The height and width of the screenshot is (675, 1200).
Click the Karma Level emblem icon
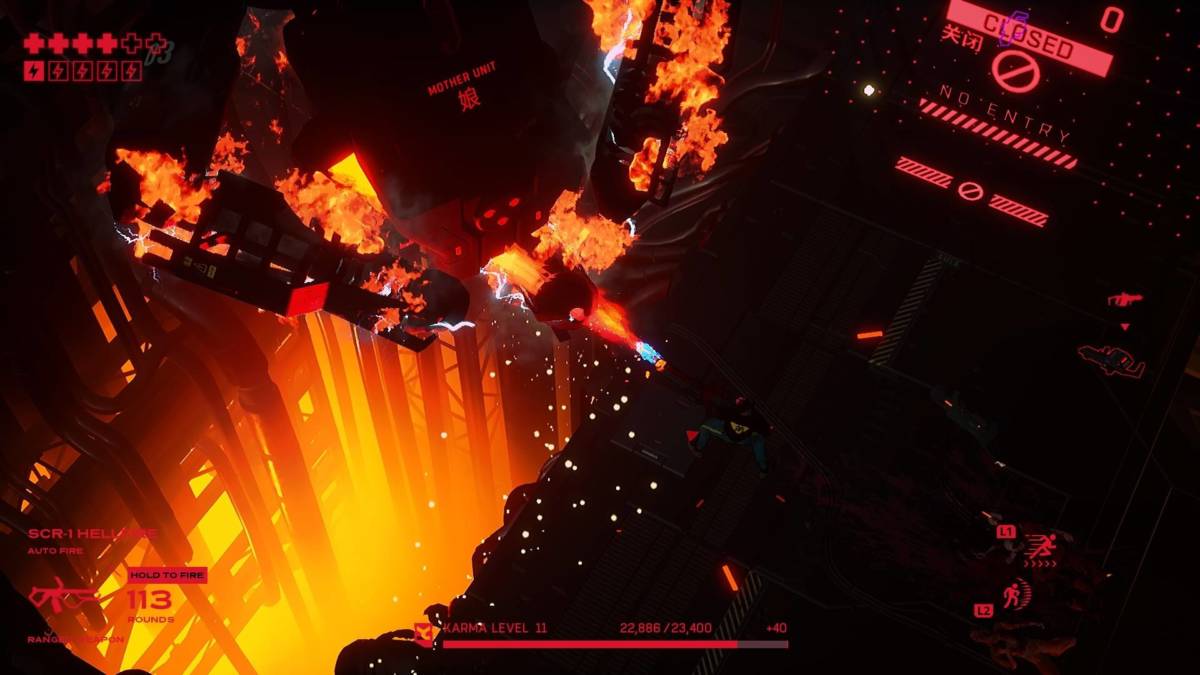(x=423, y=632)
